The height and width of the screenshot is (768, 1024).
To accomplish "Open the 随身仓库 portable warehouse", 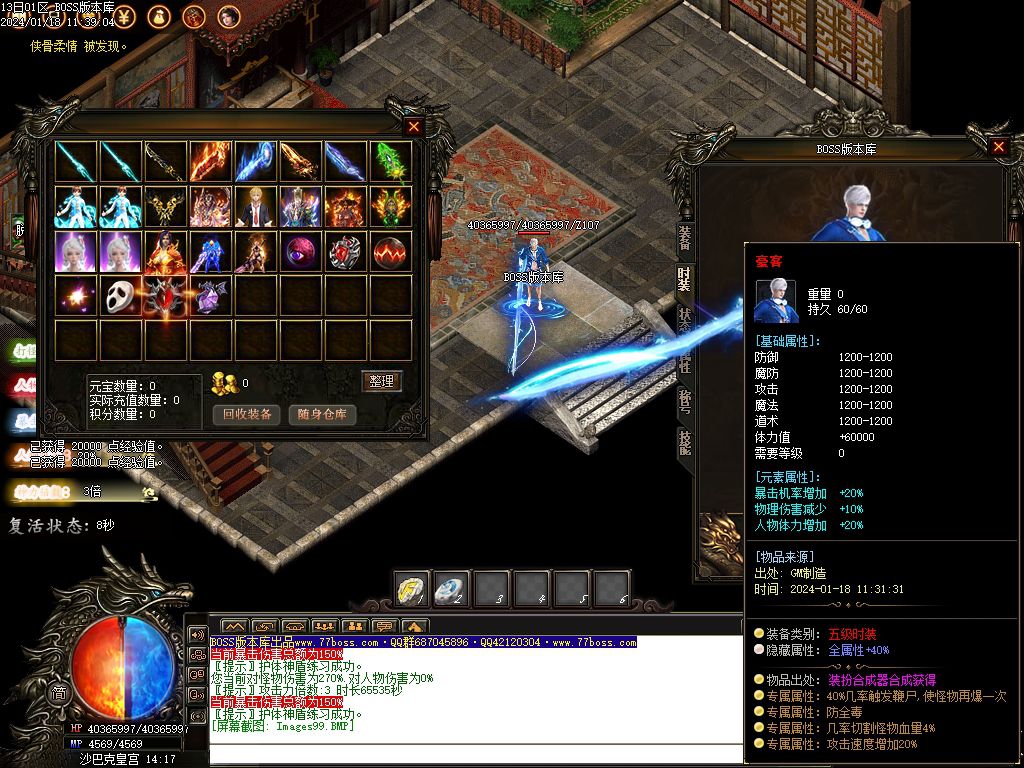I will click(x=322, y=414).
